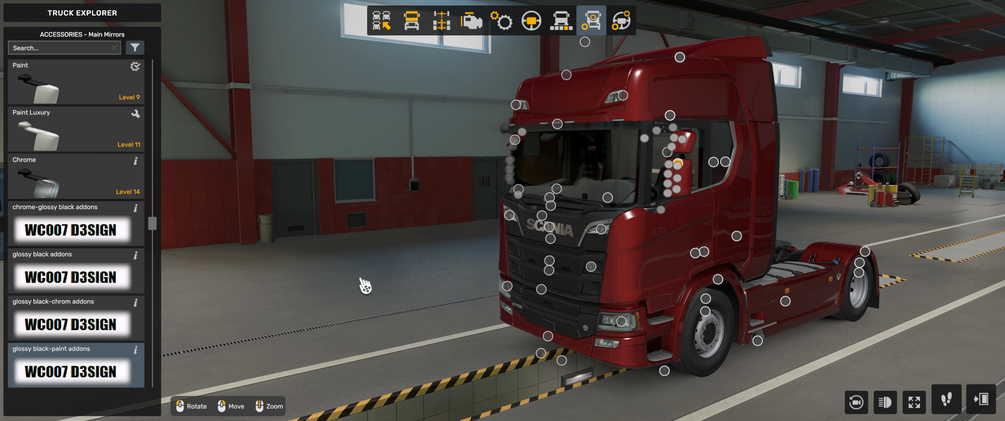Open the transmission gears tab
This screenshot has height=421, width=1005.
(501, 20)
